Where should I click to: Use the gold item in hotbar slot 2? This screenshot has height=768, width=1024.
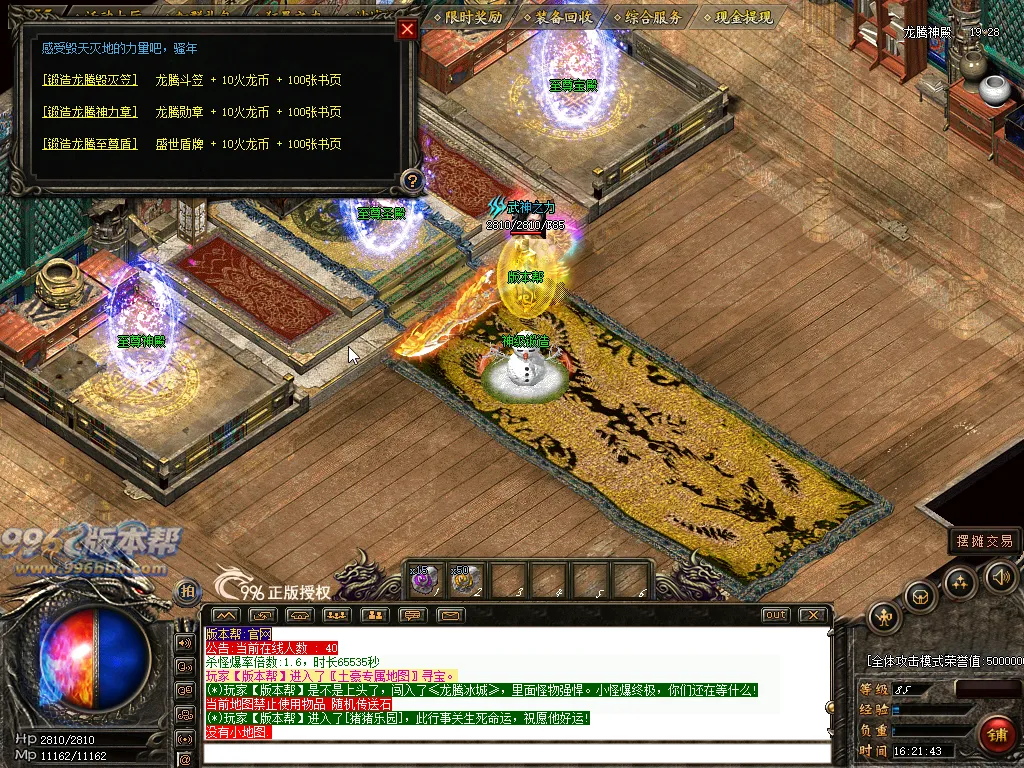coord(463,579)
